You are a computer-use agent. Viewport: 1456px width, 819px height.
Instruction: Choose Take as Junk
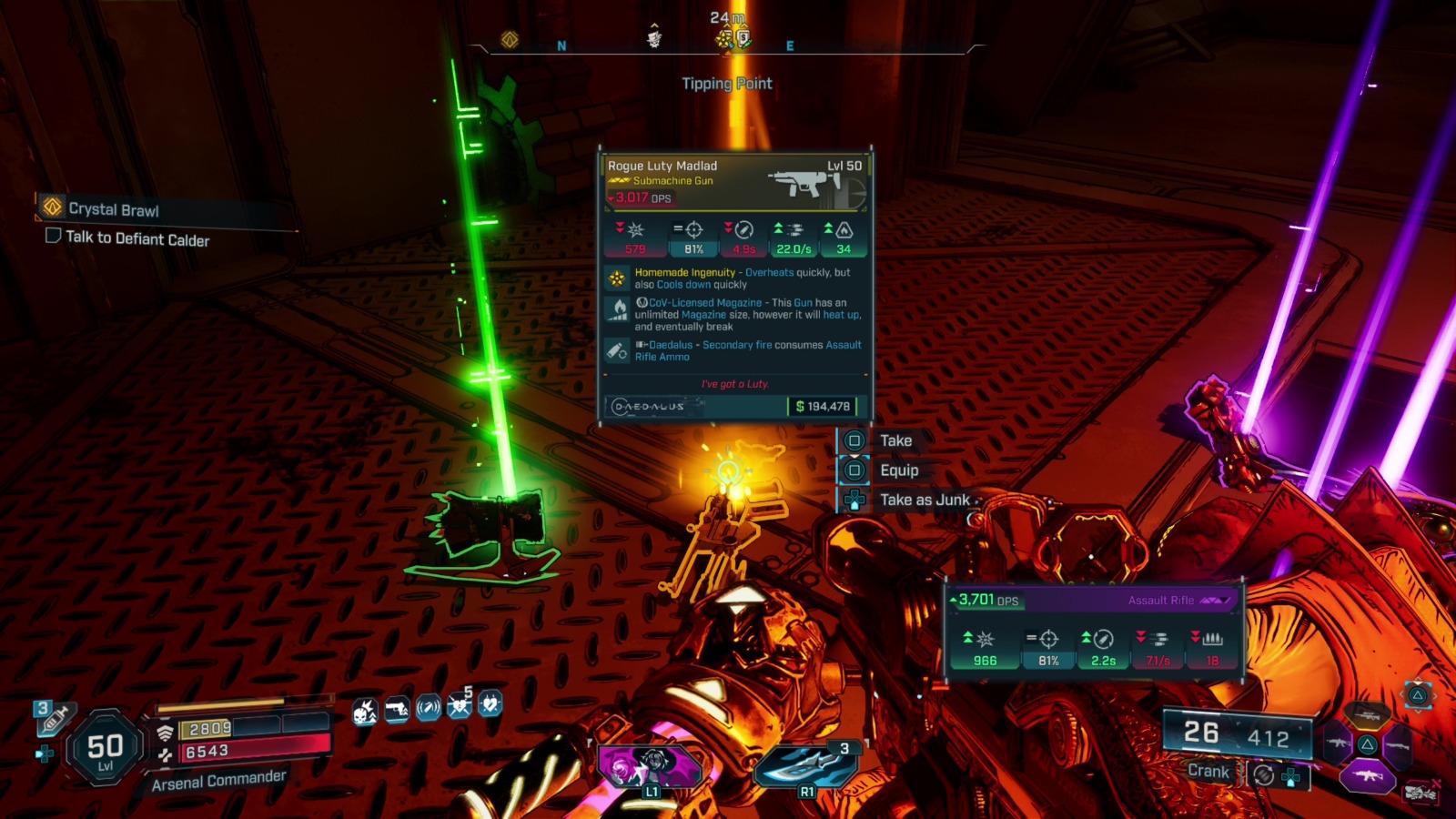(924, 500)
